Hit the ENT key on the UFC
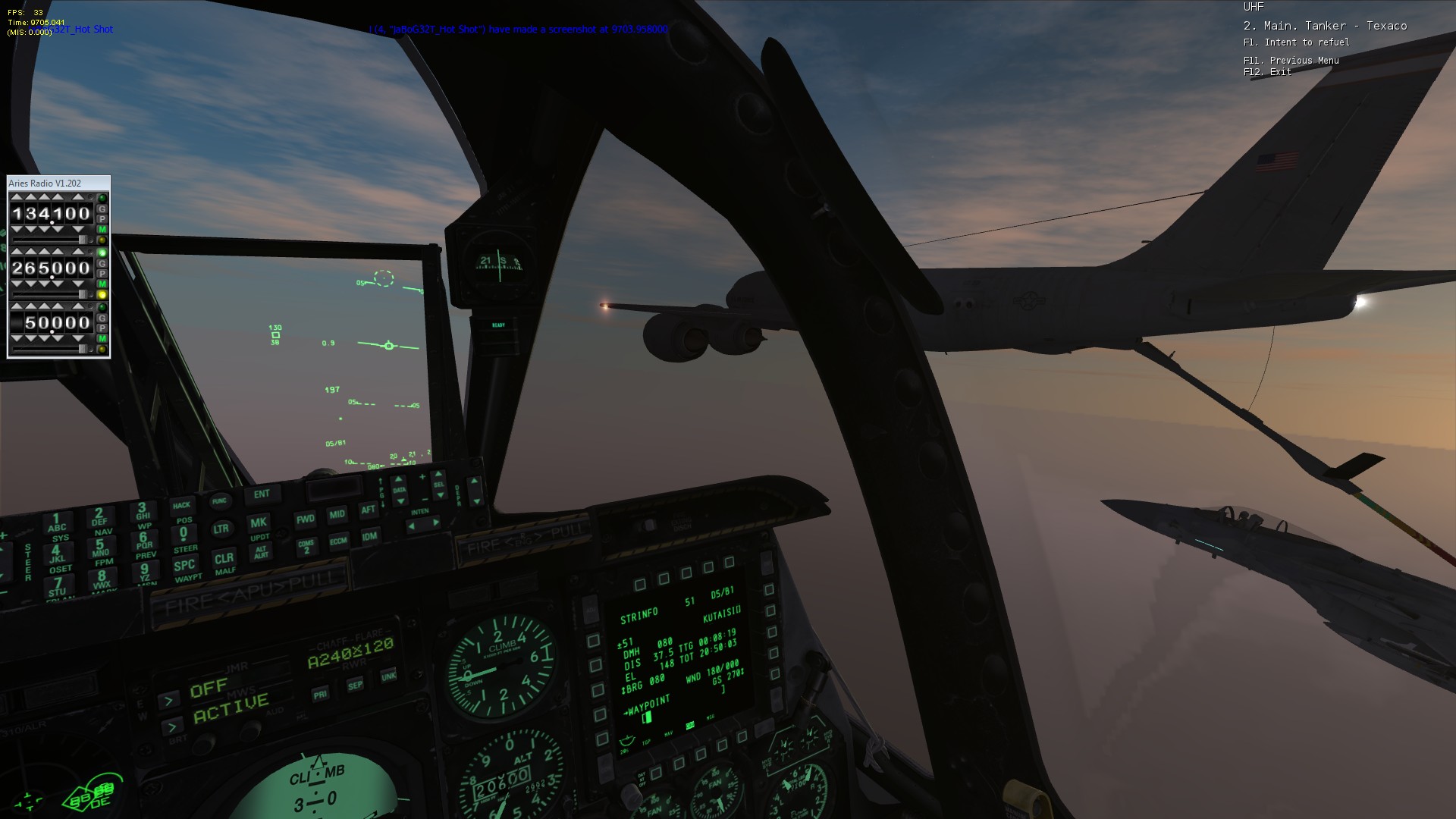Image resolution: width=1456 pixels, height=819 pixels. (262, 494)
